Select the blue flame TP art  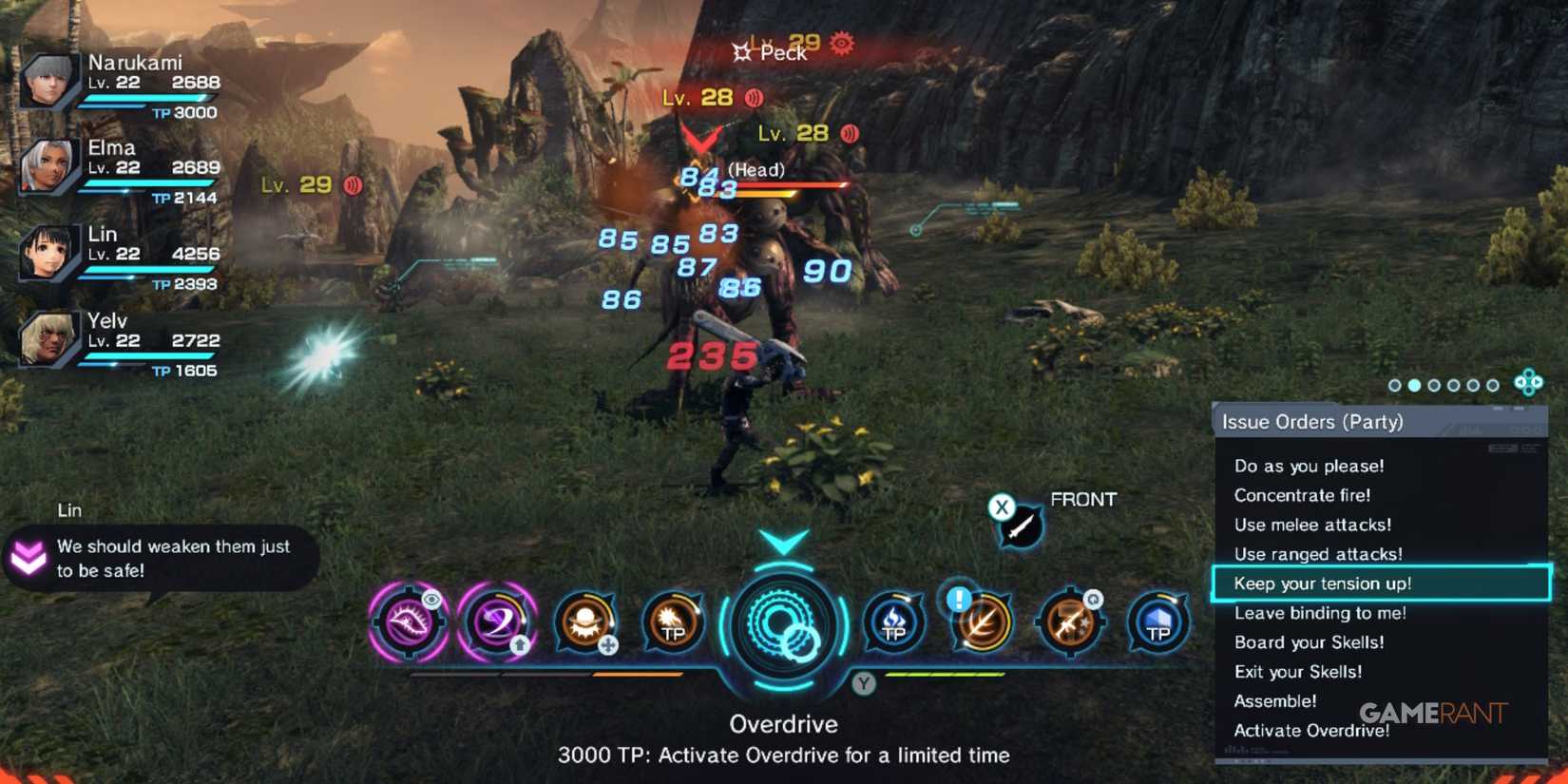[x=891, y=624]
